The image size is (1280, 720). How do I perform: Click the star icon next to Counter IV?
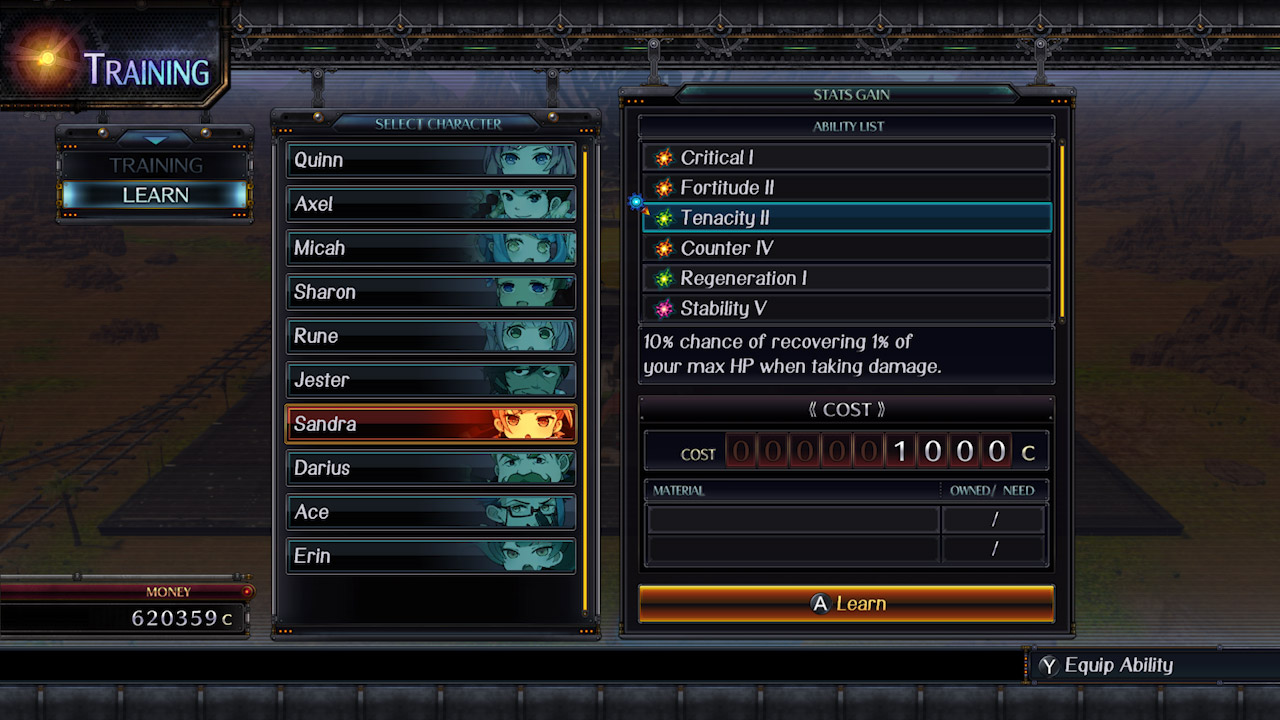(x=663, y=248)
